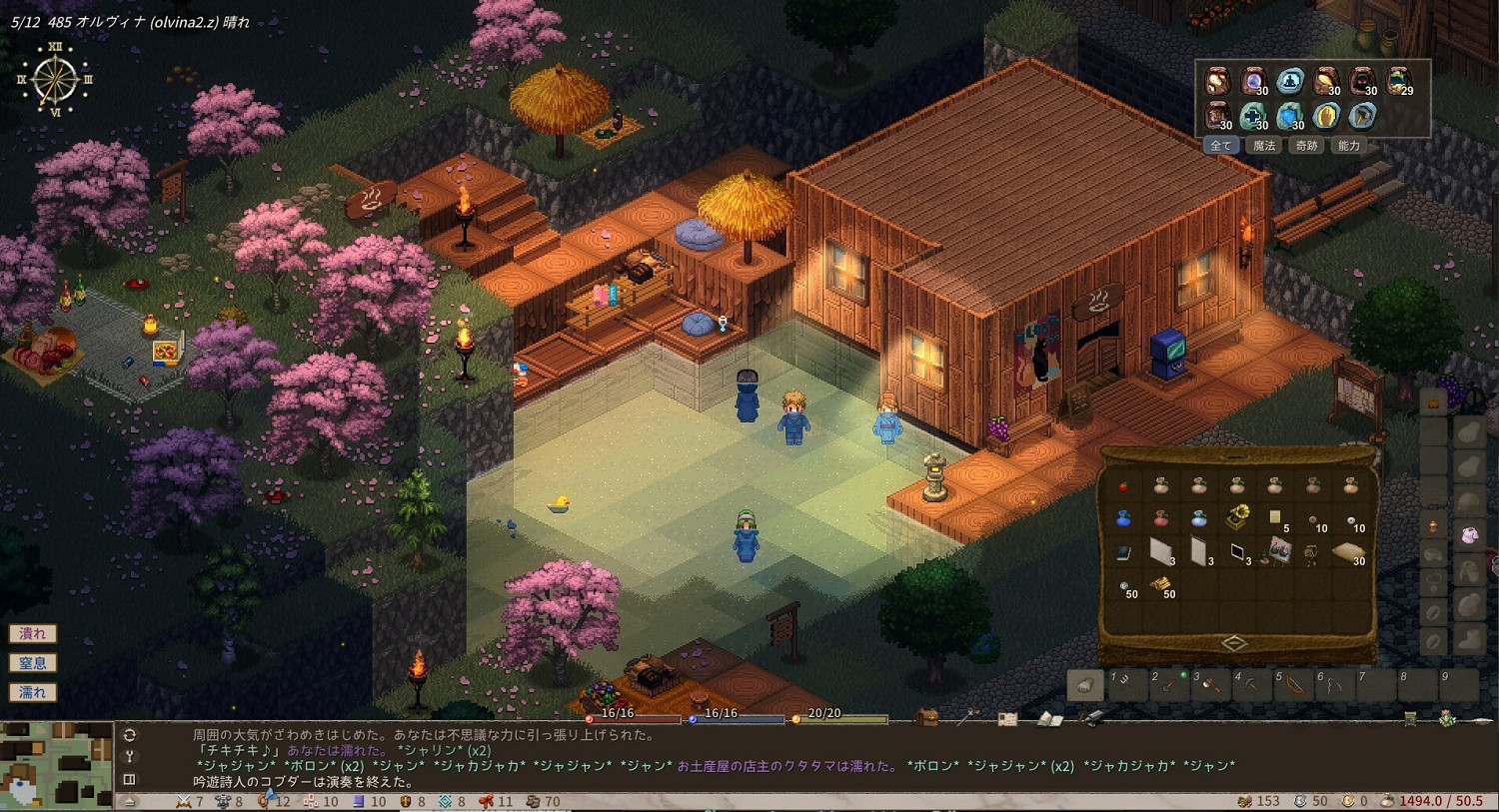Click the 窒息 button on the left

(33, 662)
